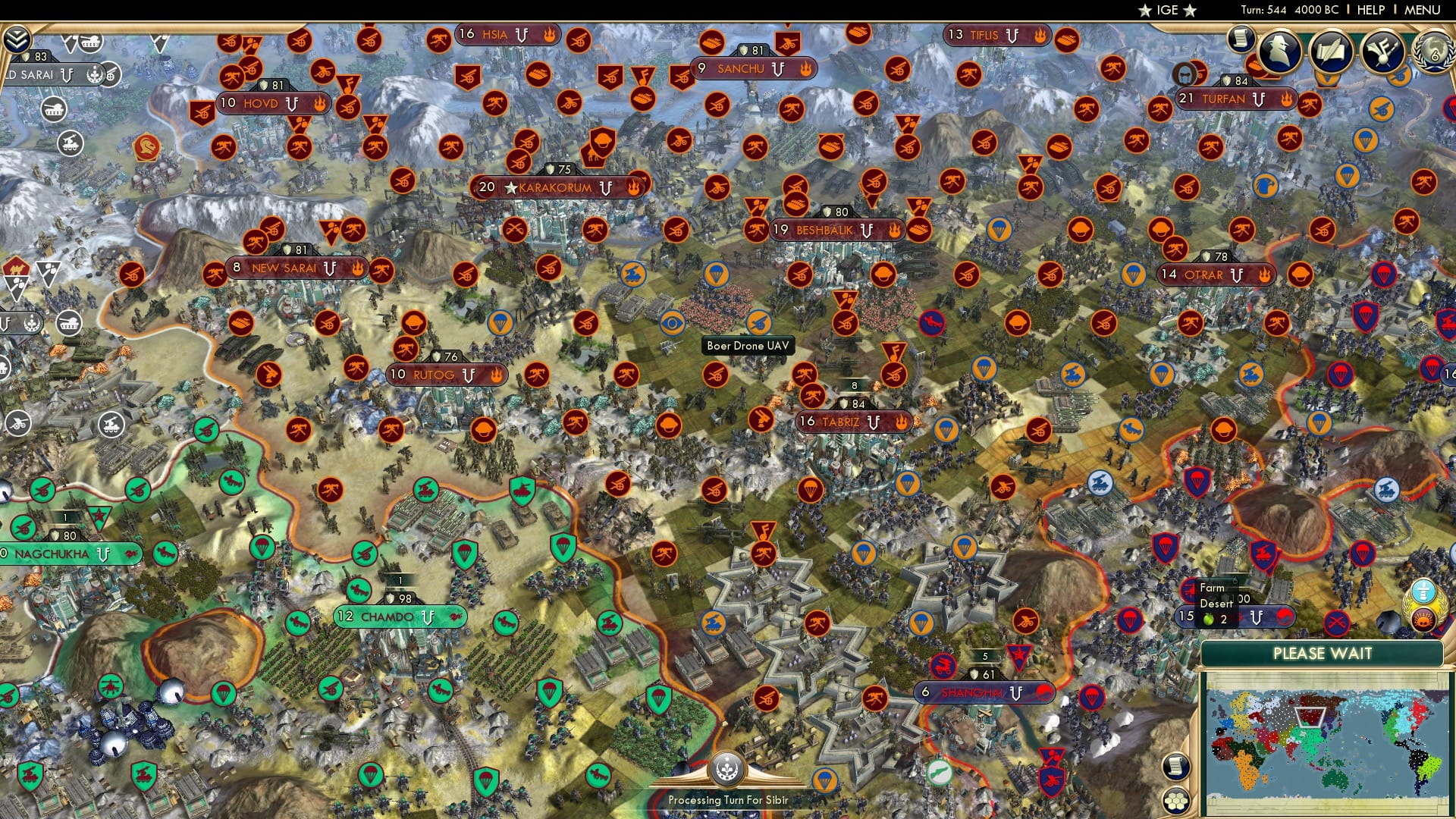This screenshot has height=819, width=1456.
Task: Open the notification log scroll beside the minimap
Action: 1175,768
